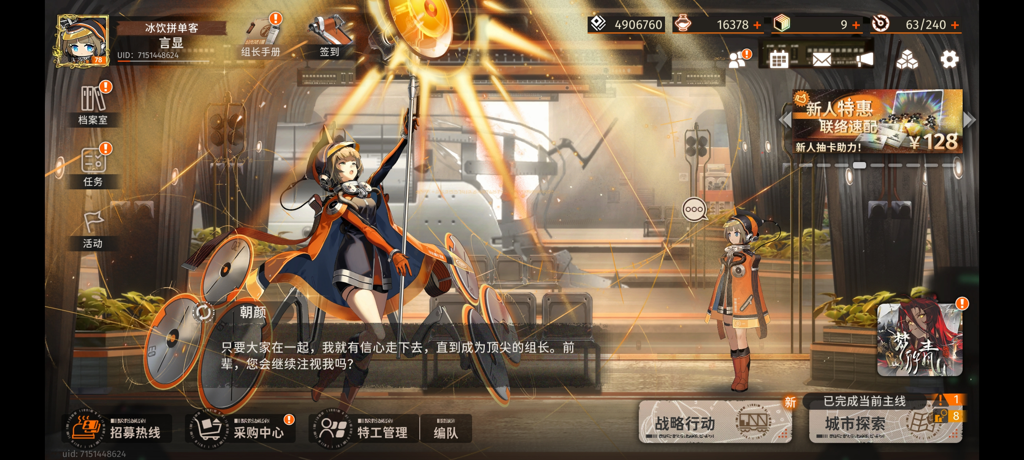Open the 任务 missions menu
The image size is (1024, 460).
tap(93, 166)
